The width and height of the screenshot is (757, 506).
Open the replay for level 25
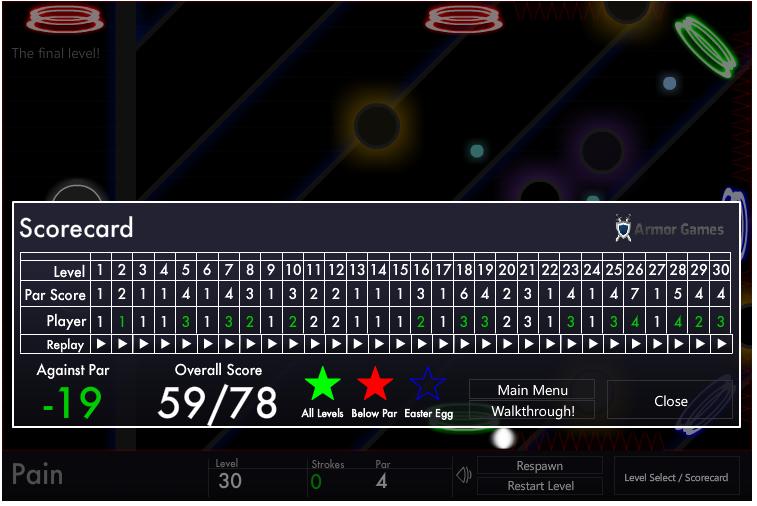[614, 344]
